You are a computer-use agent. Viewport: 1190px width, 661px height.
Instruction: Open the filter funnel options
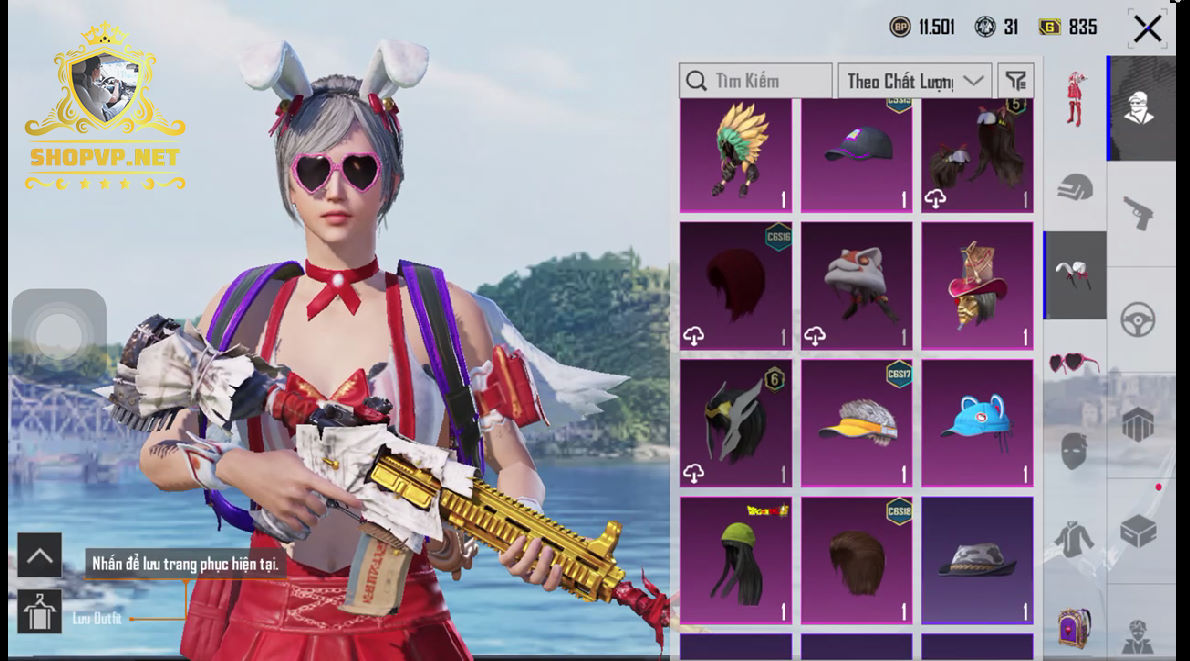(1016, 81)
